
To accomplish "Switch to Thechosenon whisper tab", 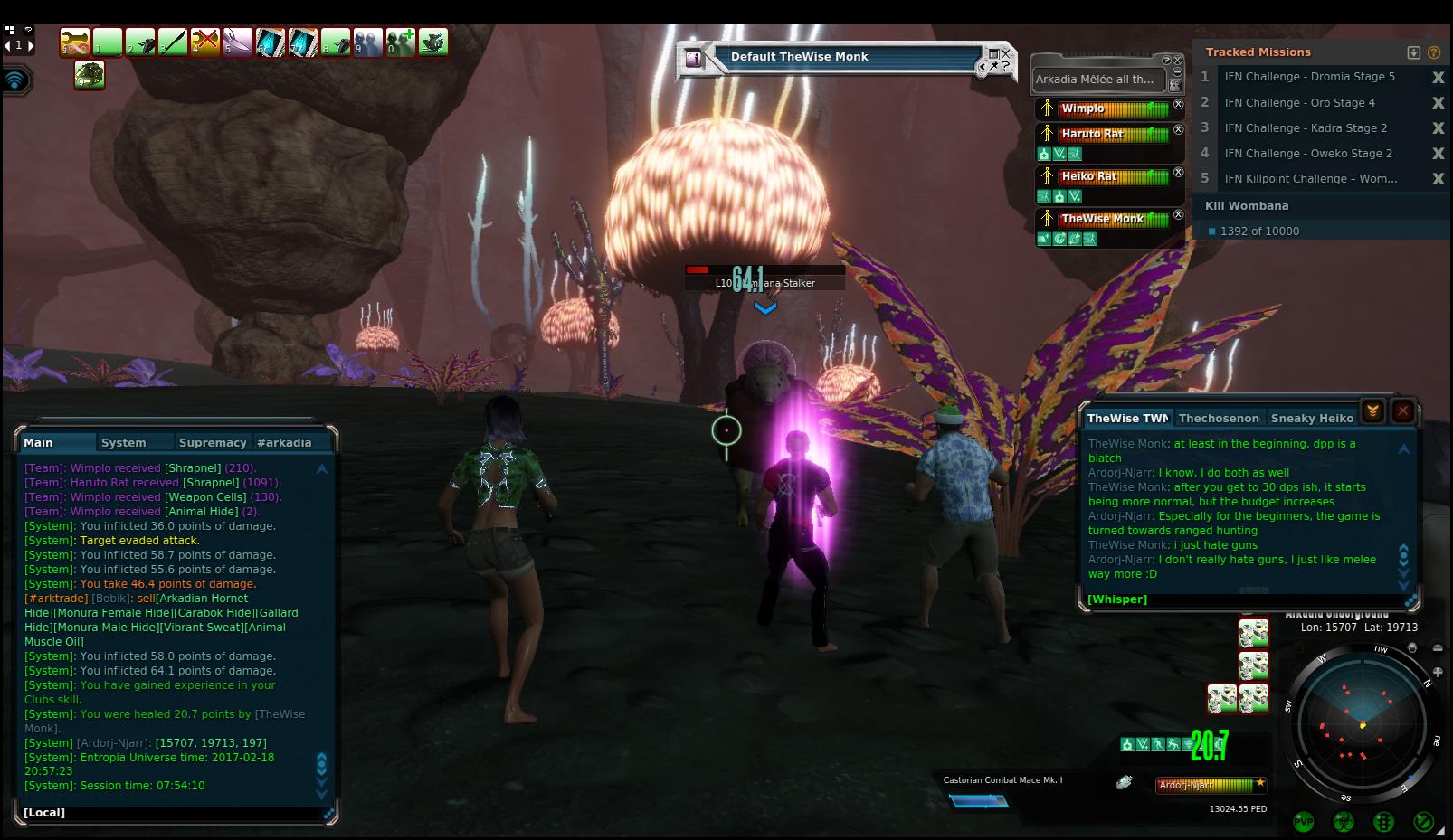I will pyautogui.click(x=1219, y=418).
